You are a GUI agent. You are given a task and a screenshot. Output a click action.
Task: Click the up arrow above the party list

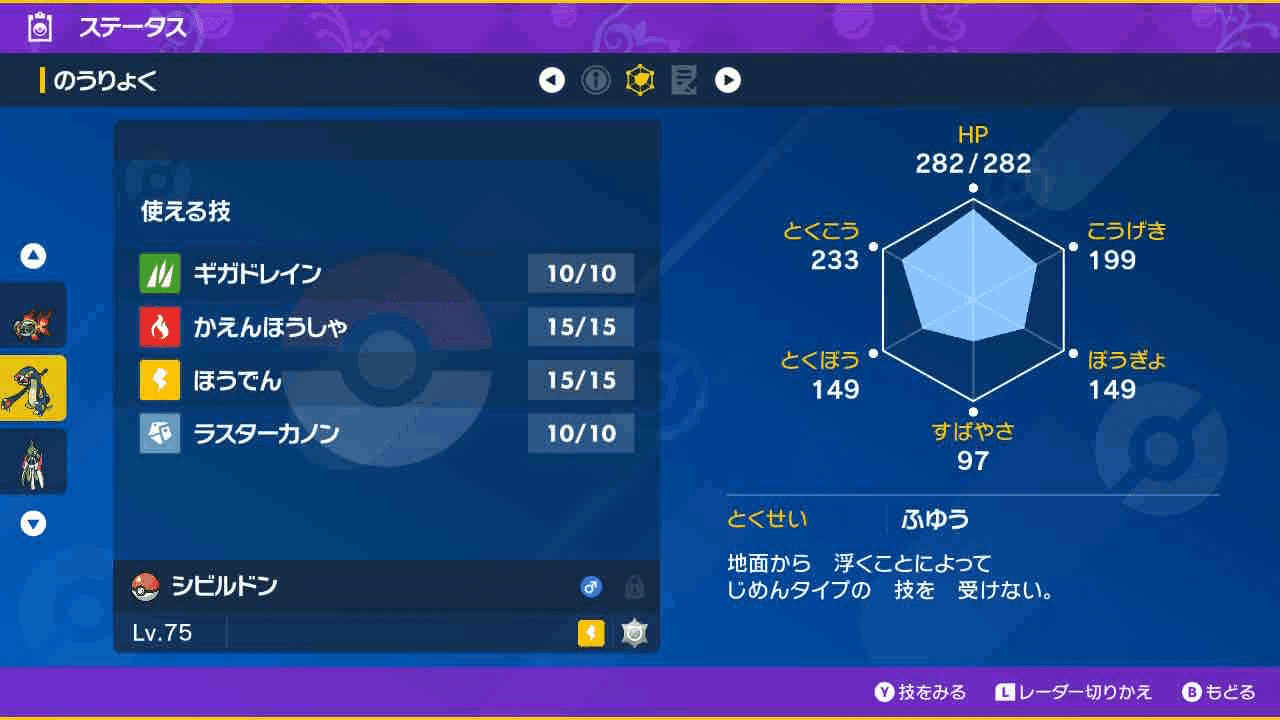[x=33, y=256]
